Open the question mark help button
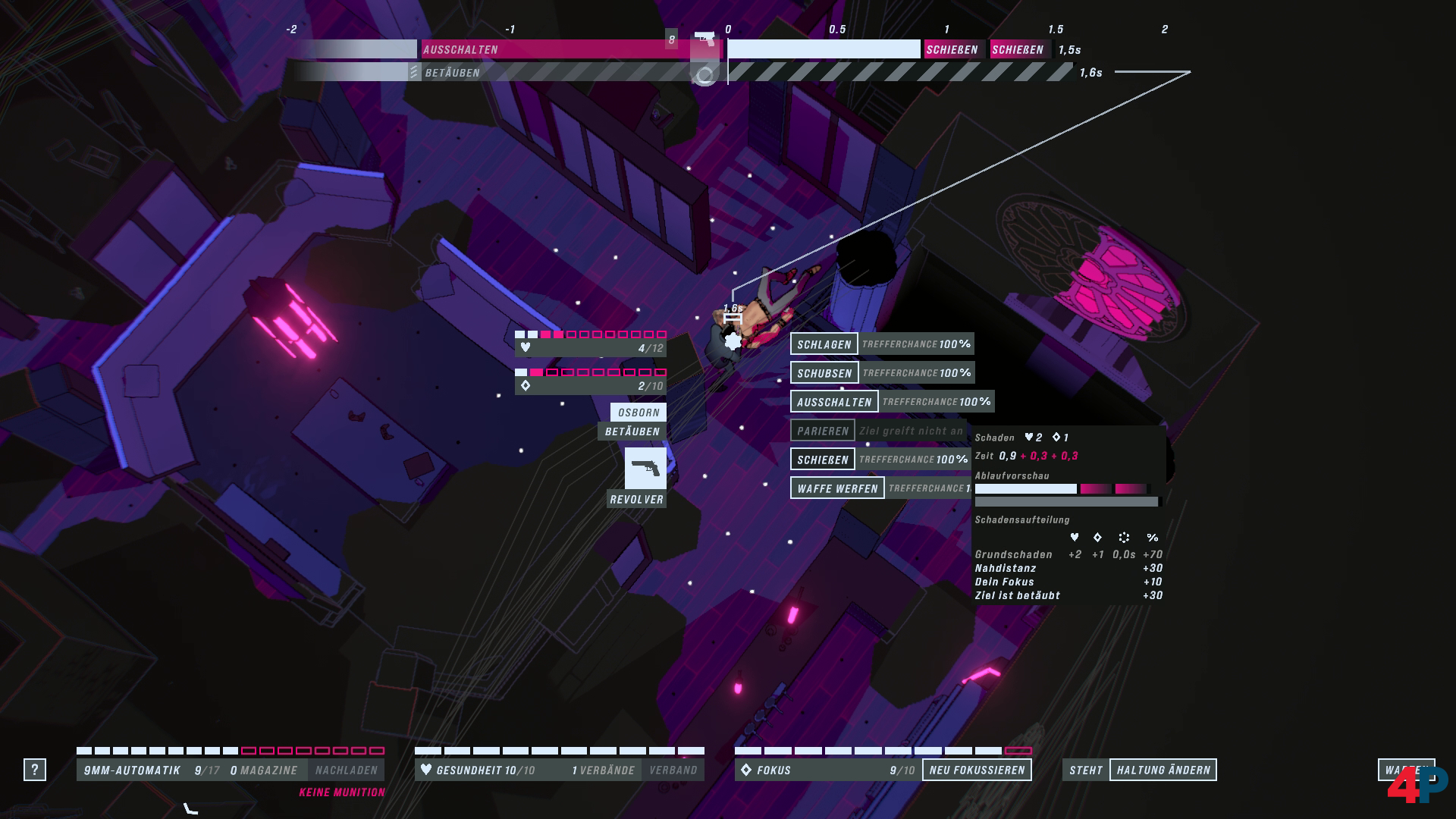This screenshot has width=1456, height=819. [x=35, y=770]
